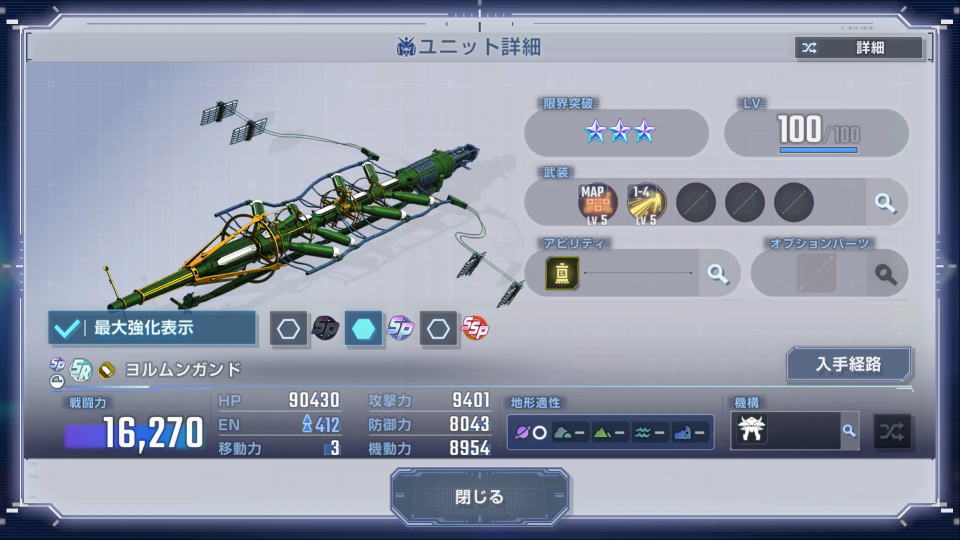Screen dimensions: 960x540
Task: Select the filled cyan hexagon toggle
Action: (x=364, y=328)
